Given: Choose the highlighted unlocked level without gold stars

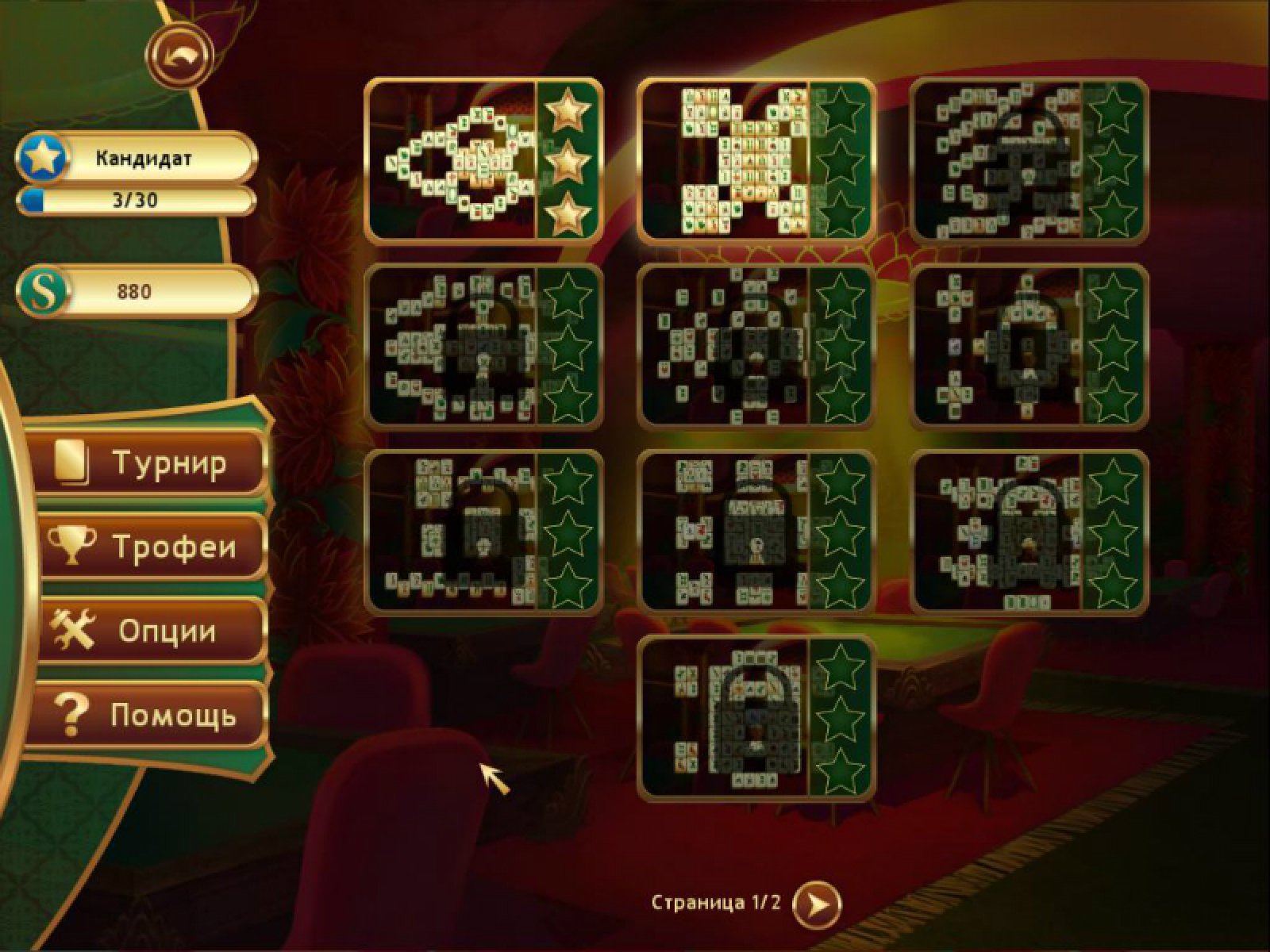Looking at the screenshot, I should pyautogui.click(x=756, y=160).
